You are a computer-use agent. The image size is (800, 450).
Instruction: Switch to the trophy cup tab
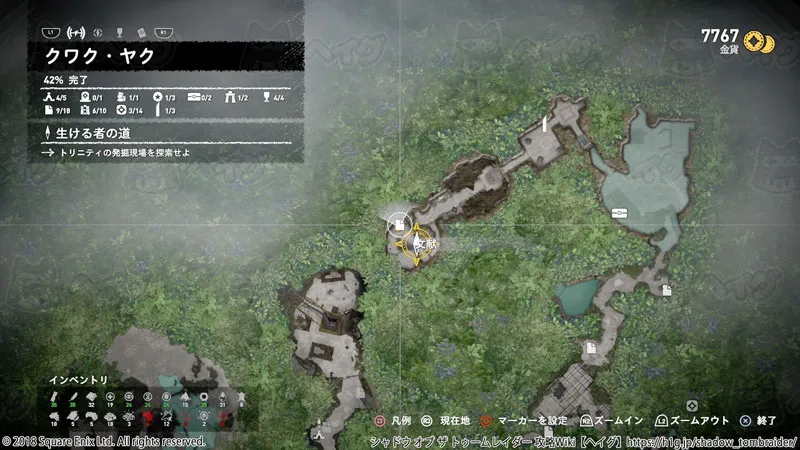pos(119,31)
